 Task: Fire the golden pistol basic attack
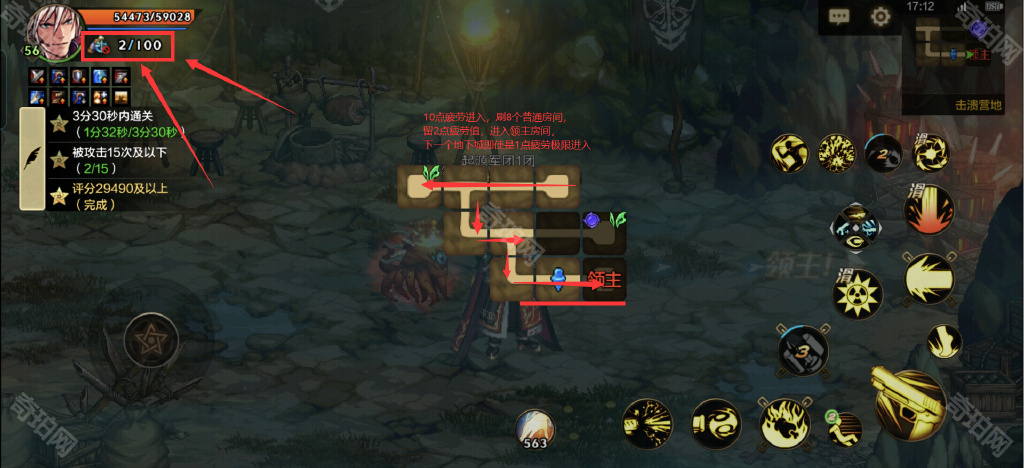coord(912,401)
